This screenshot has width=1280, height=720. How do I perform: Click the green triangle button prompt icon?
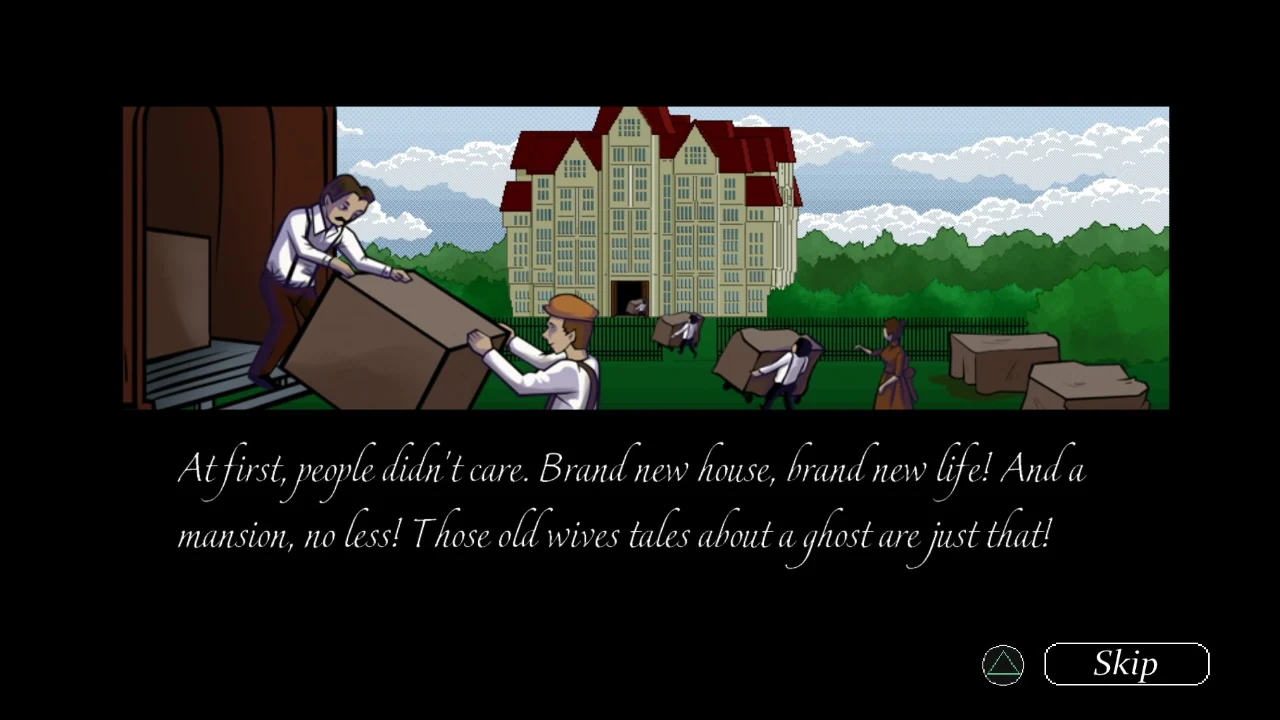(1003, 663)
